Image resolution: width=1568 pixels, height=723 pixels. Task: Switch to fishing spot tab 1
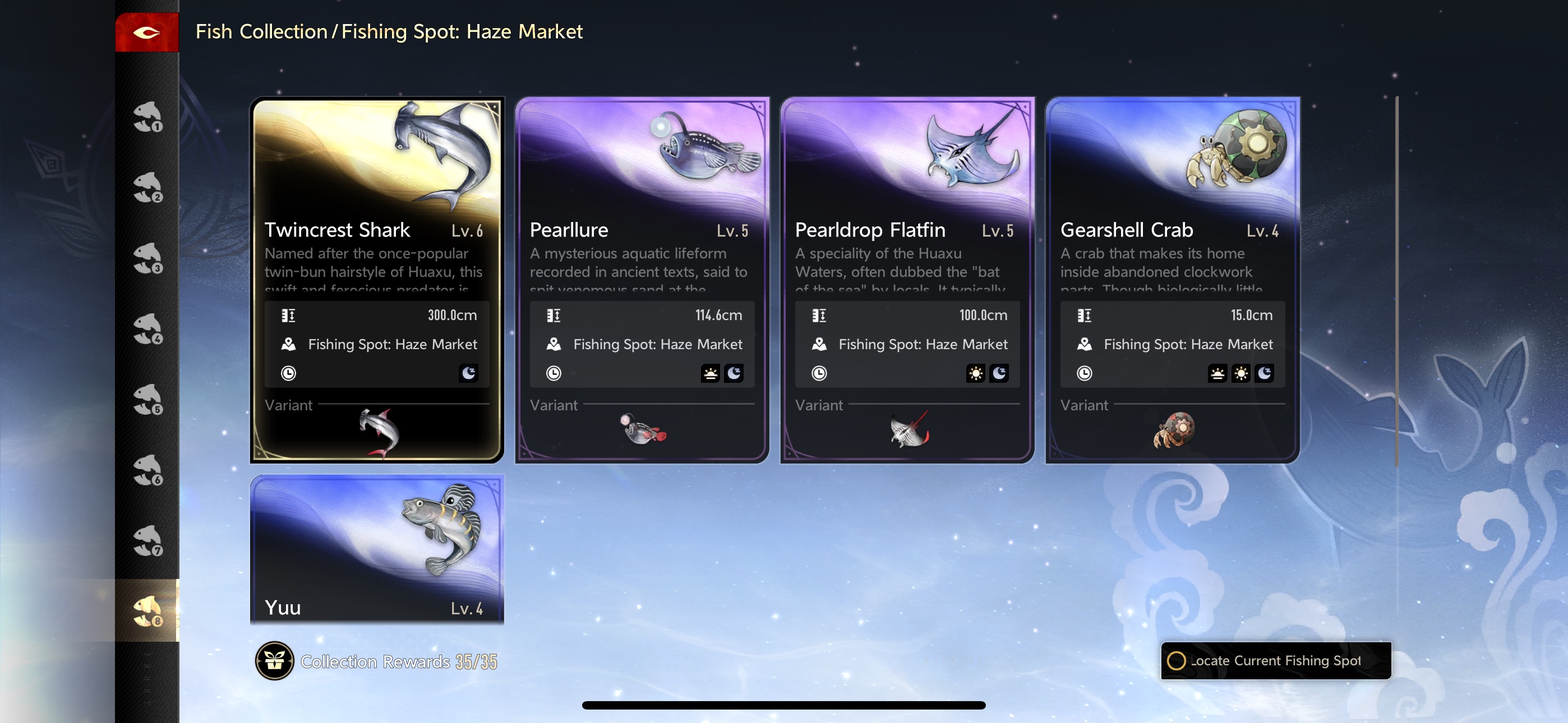(x=147, y=116)
